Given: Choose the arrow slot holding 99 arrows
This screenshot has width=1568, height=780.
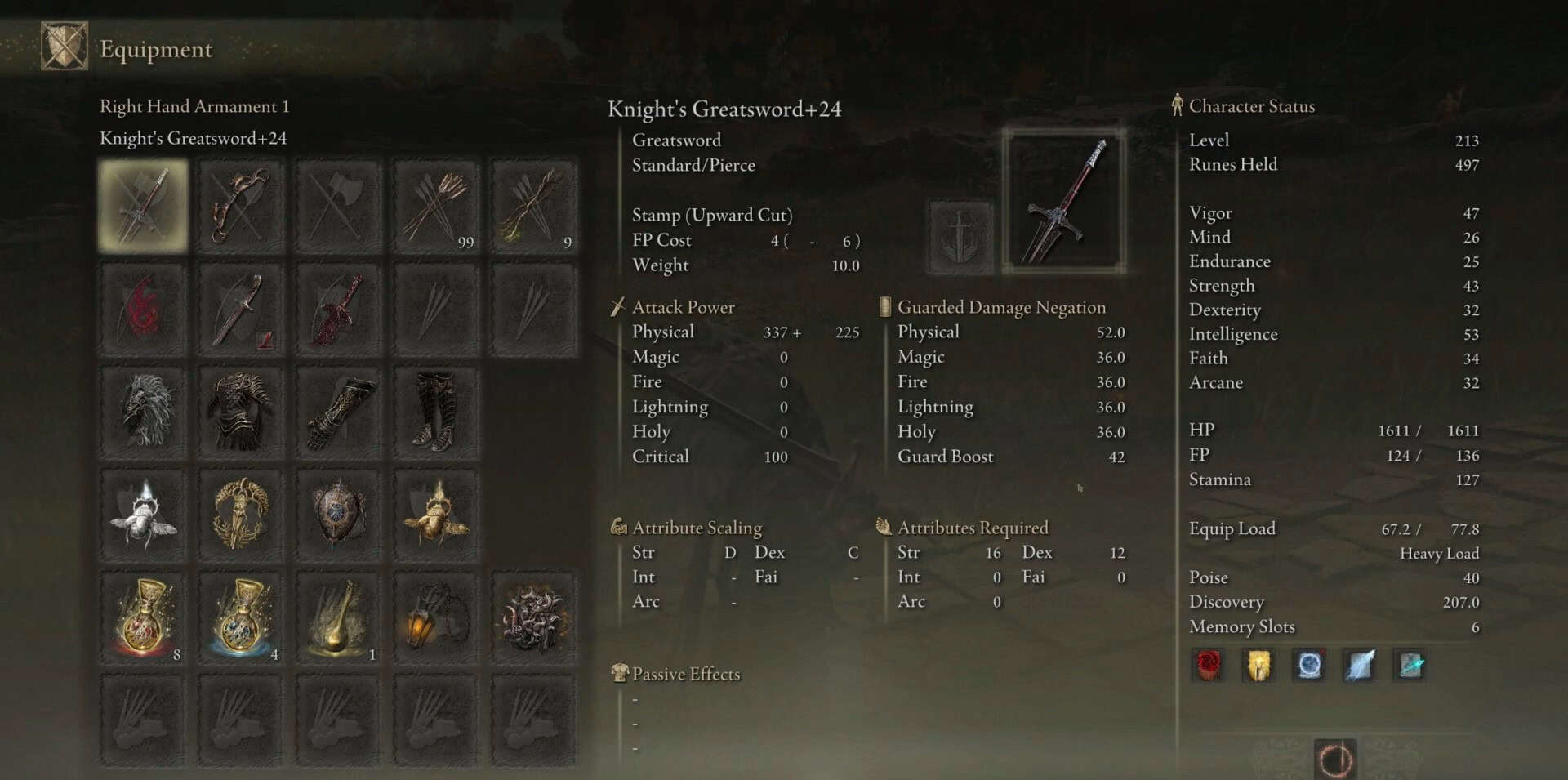Looking at the screenshot, I should (x=437, y=206).
